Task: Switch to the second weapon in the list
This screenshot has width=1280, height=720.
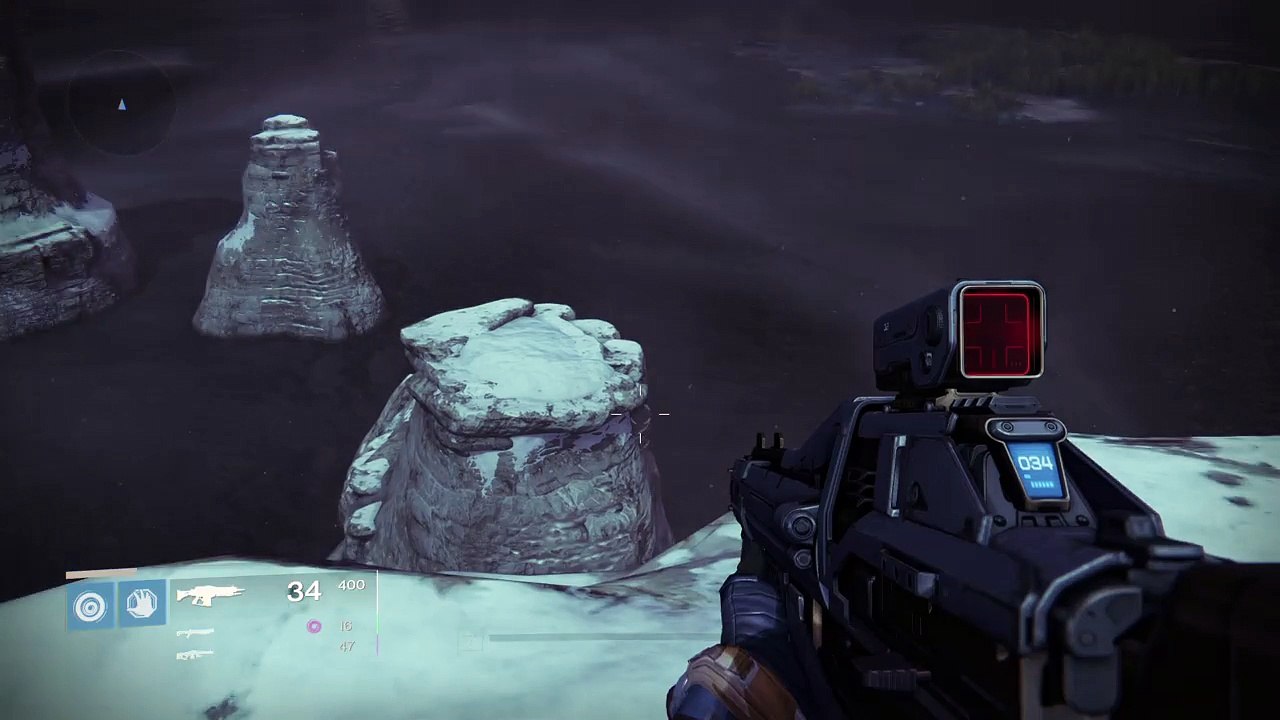Action: point(195,633)
